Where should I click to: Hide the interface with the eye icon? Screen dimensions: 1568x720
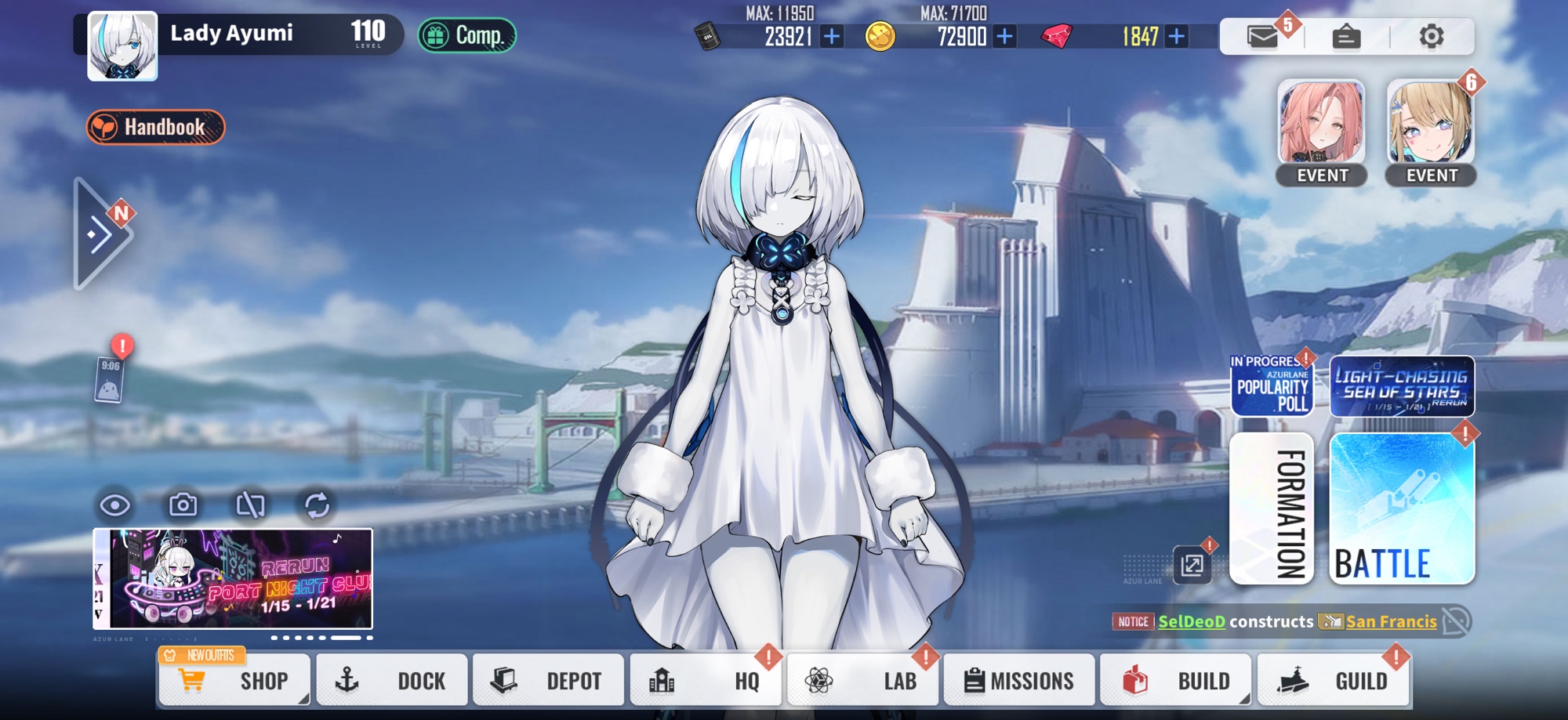point(115,505)
